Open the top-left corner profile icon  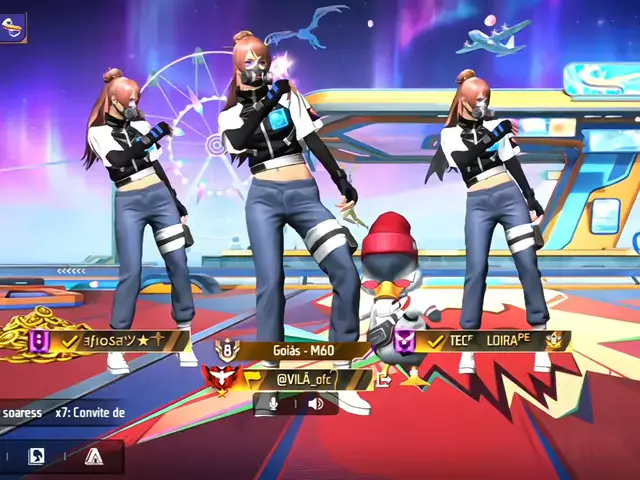tap(13, 27)
